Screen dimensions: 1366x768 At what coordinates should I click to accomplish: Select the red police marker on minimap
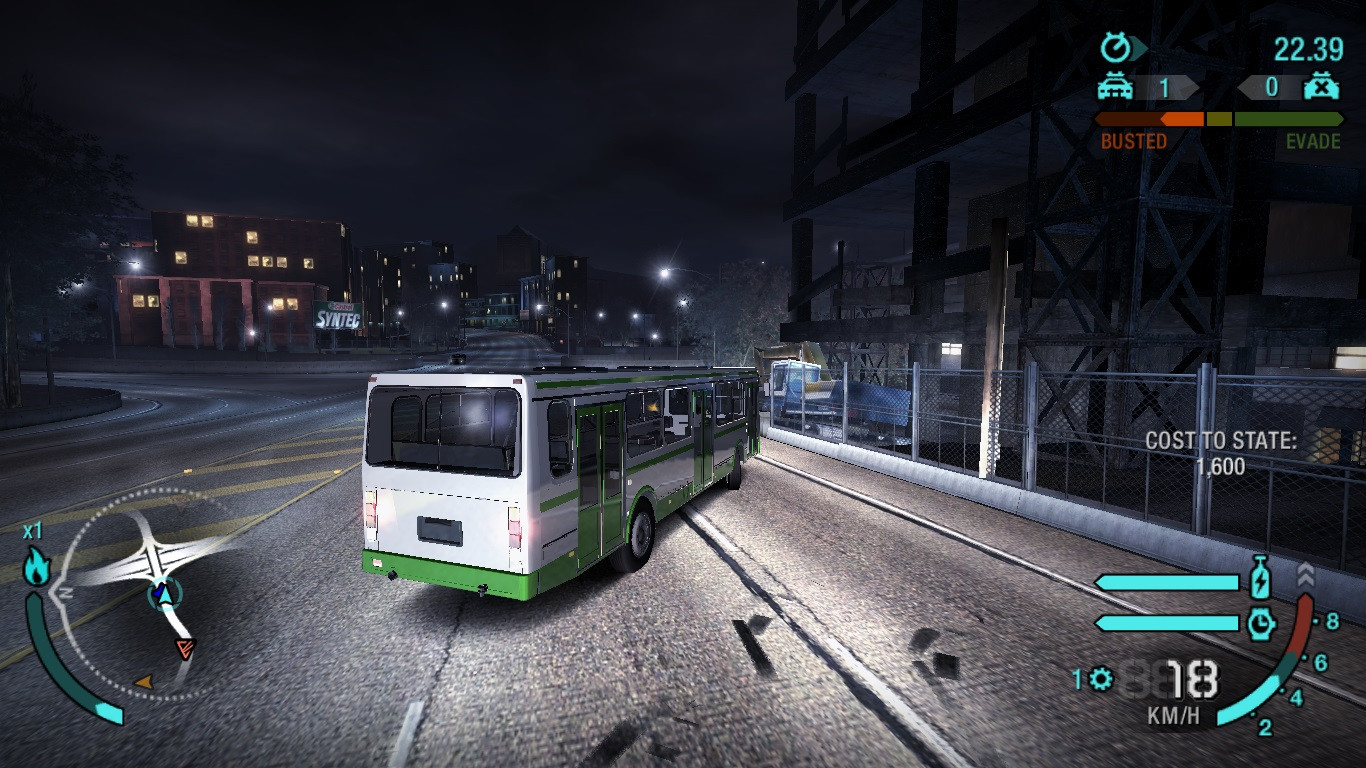[184, 648]
